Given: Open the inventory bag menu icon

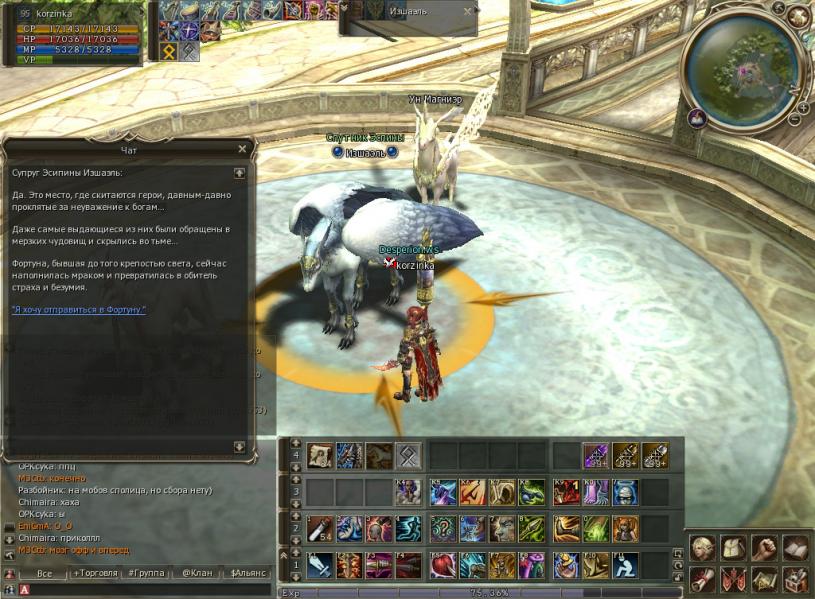Looking at the screenshot, I should (x=735, y=547).
